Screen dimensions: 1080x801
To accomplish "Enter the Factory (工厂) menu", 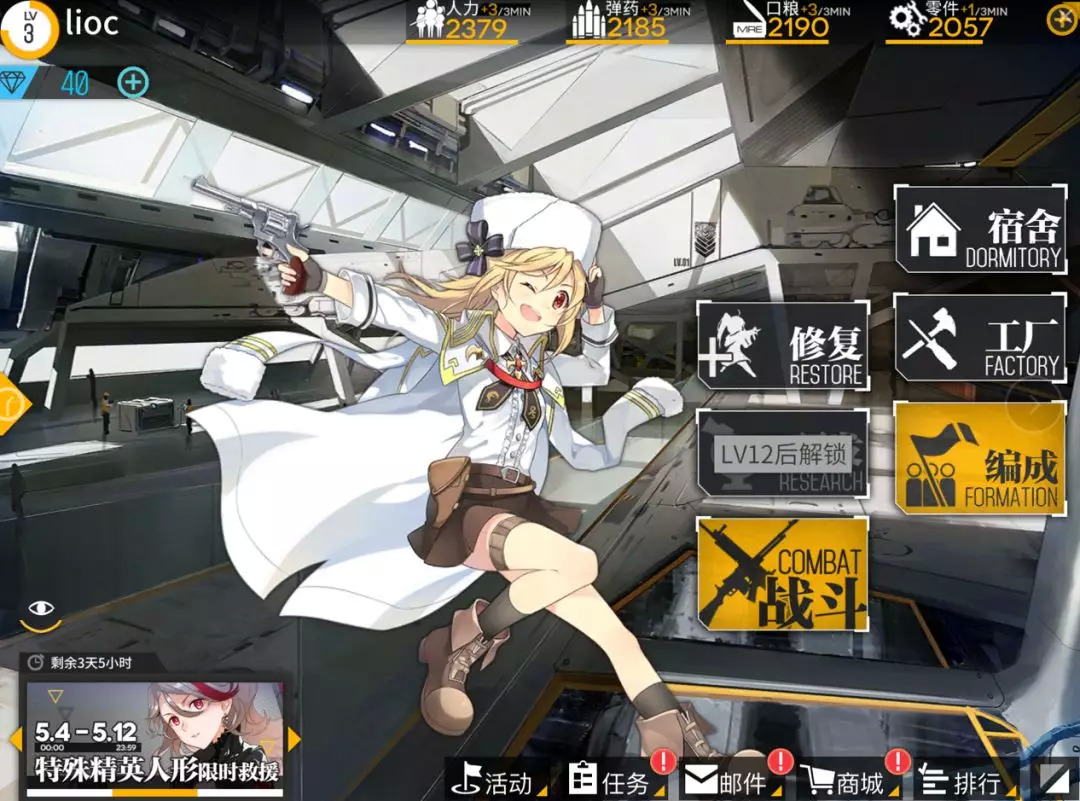I will 979,338.
